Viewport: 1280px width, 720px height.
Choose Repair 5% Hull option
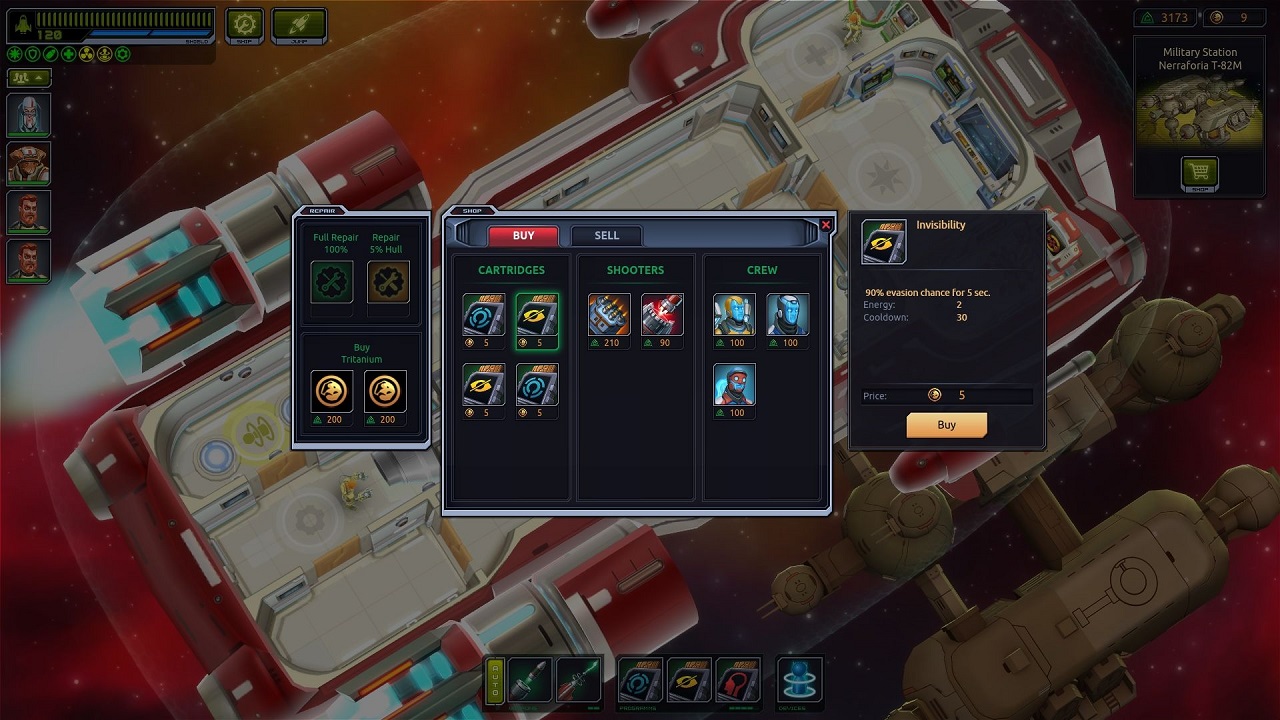[387, 282]
